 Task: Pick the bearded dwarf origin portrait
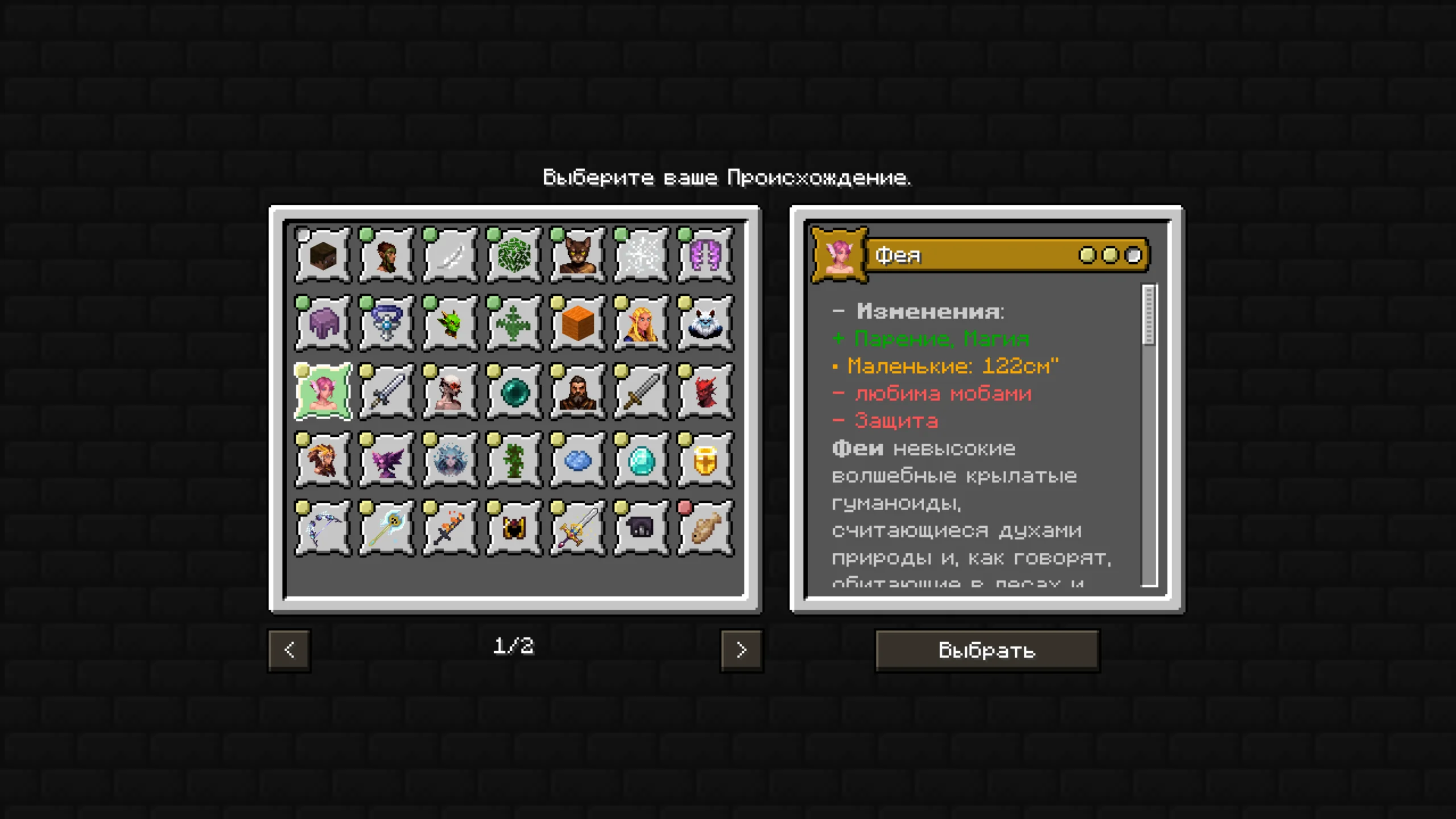pos(578,392)
